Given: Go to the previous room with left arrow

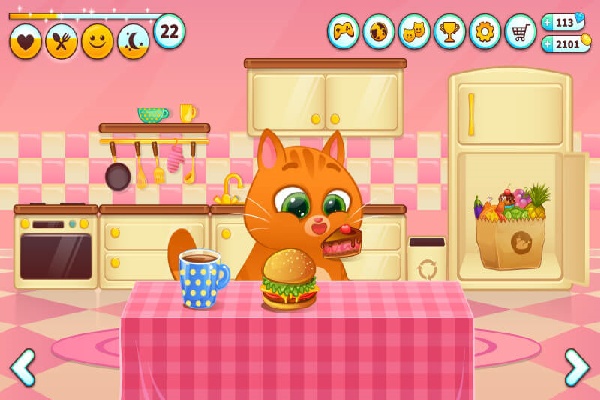Looking at the screenshot, I should (x=22, y=367).
